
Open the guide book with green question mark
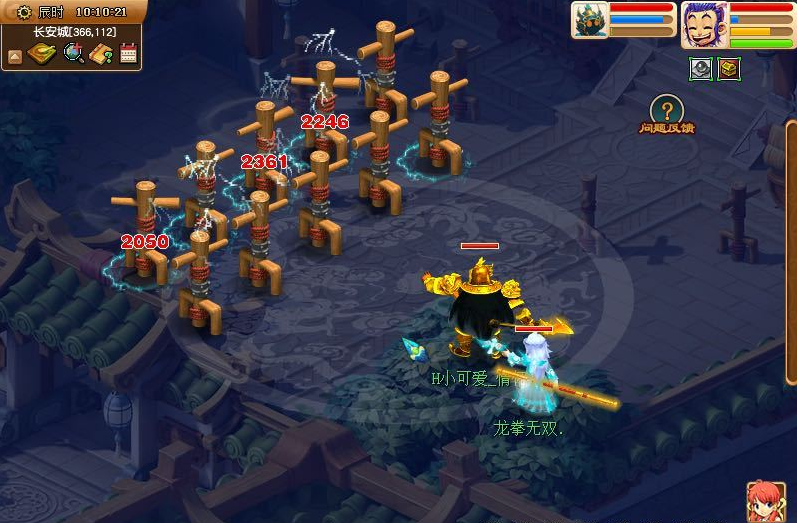click(x=100, y=54)
